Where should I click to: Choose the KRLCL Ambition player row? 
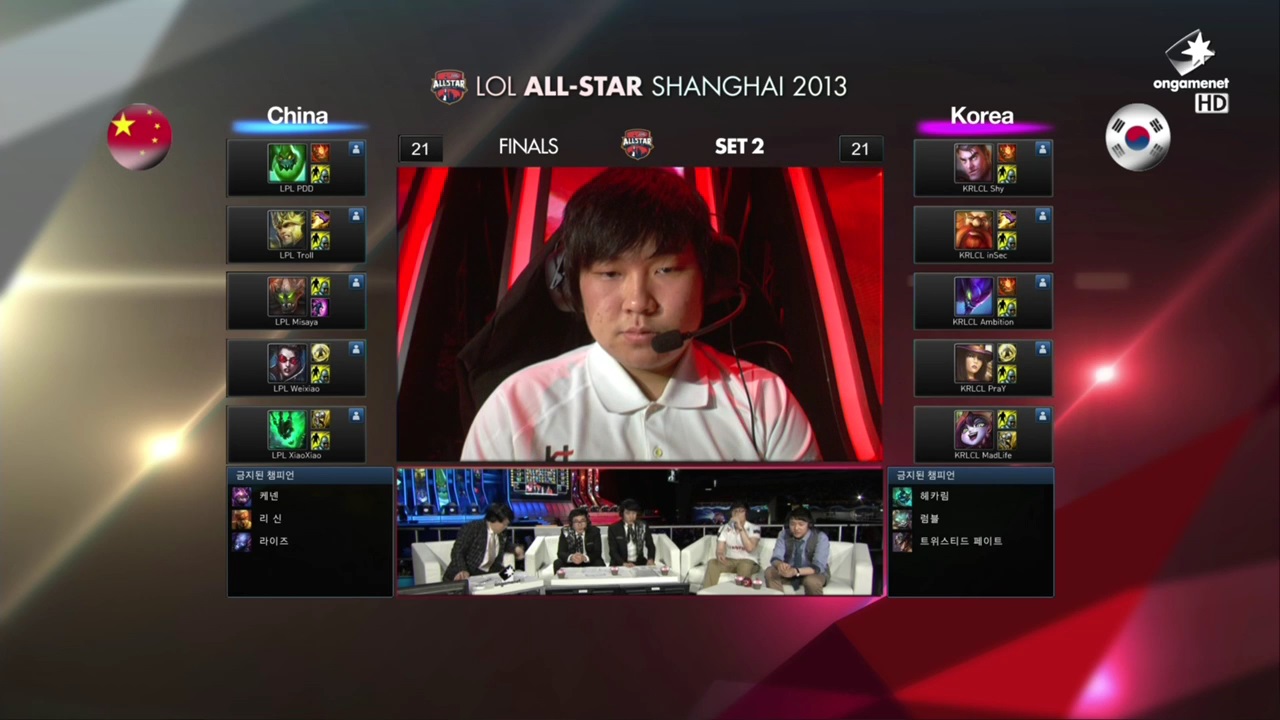[982, 301]
